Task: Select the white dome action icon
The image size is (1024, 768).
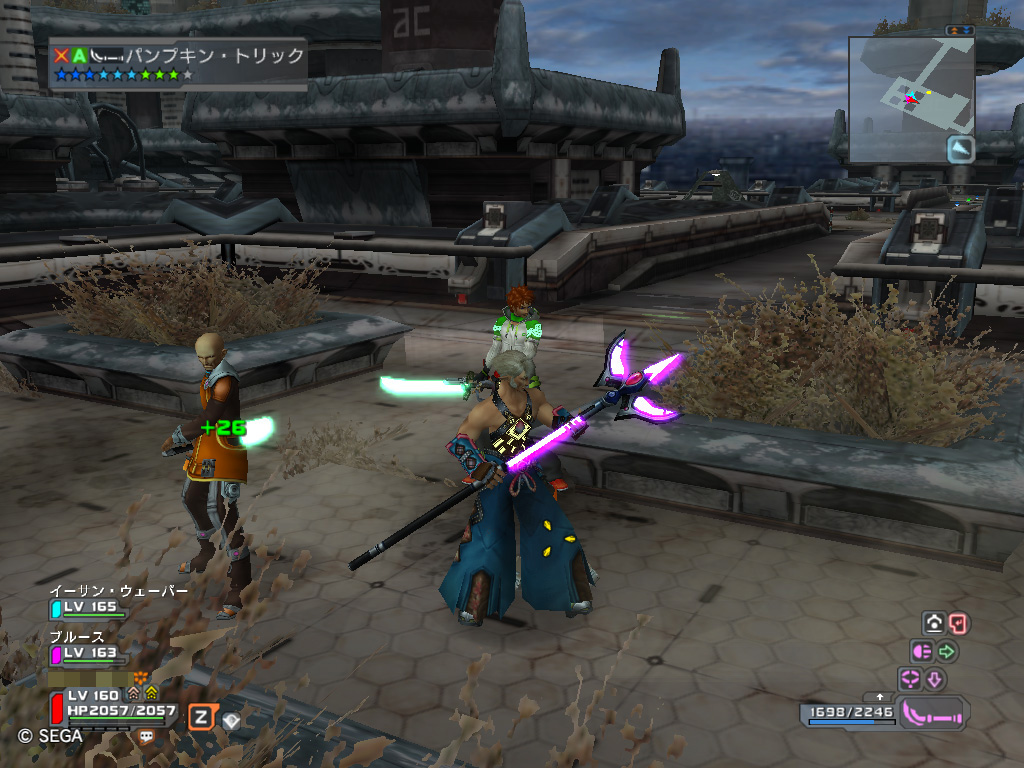Action: [x=934, y=624]
